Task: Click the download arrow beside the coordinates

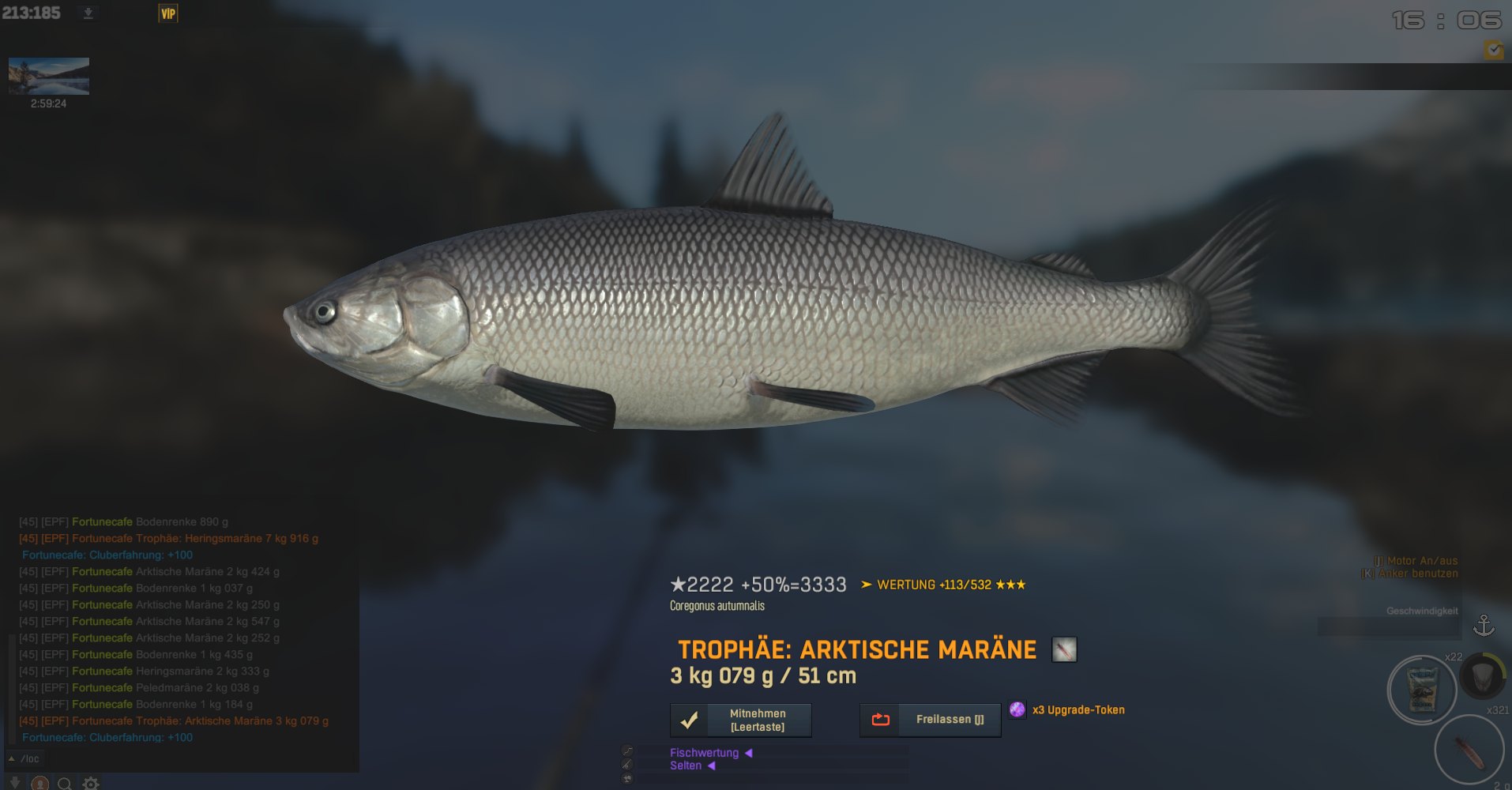Action: point(88,13)
